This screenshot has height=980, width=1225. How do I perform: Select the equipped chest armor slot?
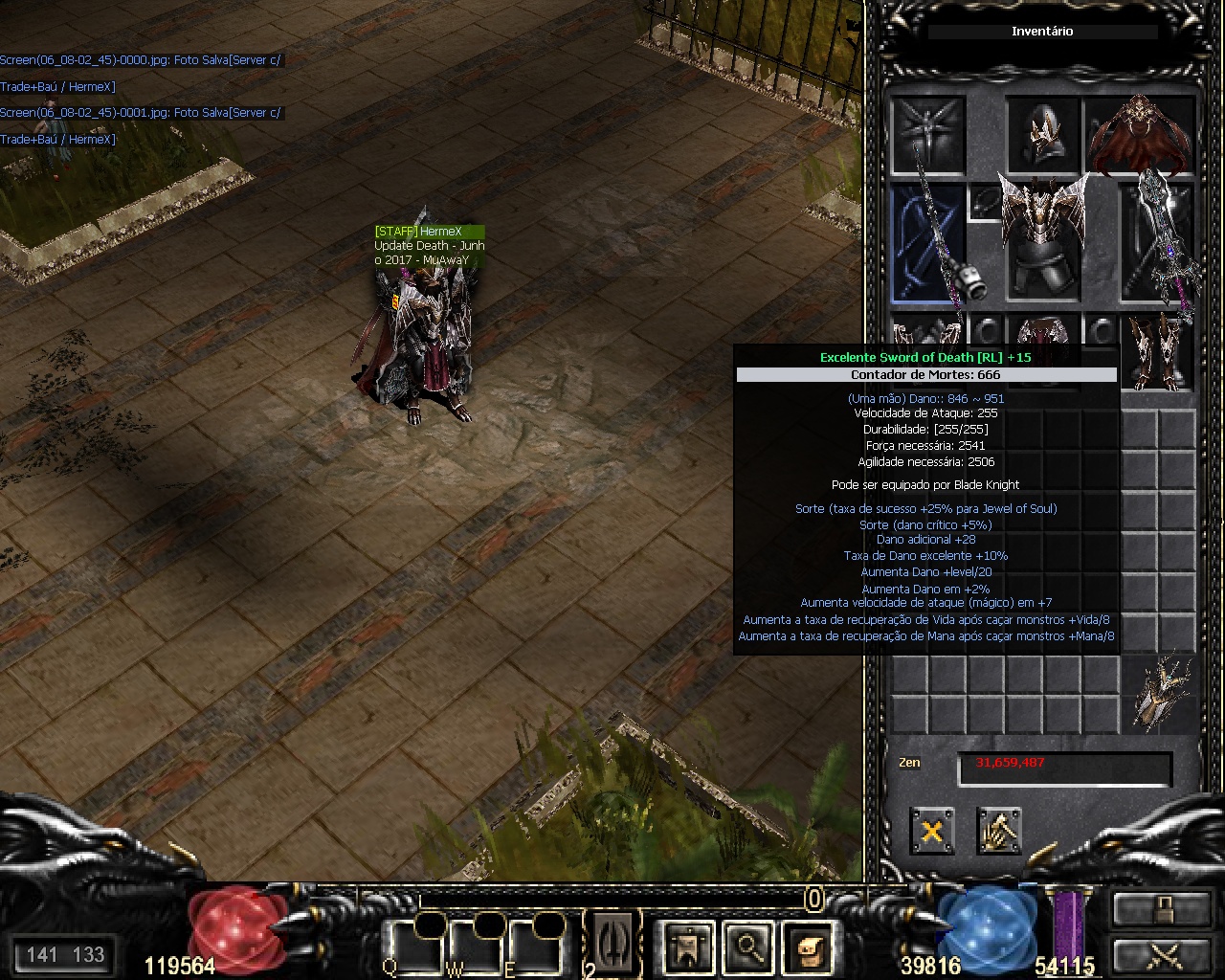1043,238
